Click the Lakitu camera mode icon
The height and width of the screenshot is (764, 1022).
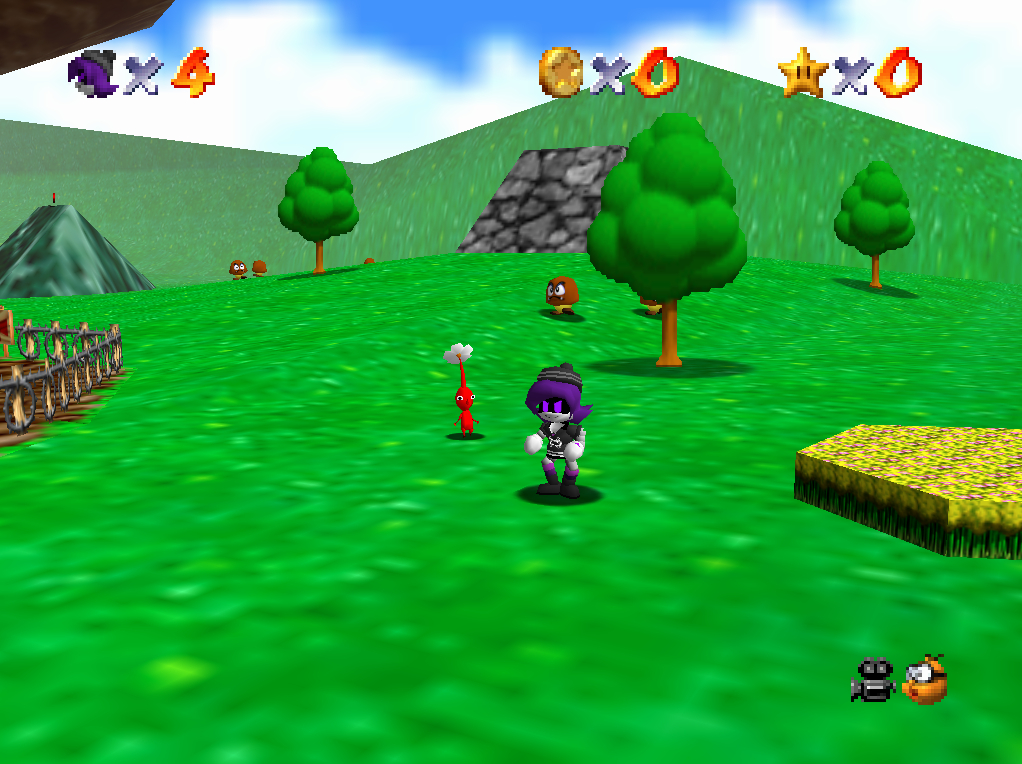(x=924, y=680)
